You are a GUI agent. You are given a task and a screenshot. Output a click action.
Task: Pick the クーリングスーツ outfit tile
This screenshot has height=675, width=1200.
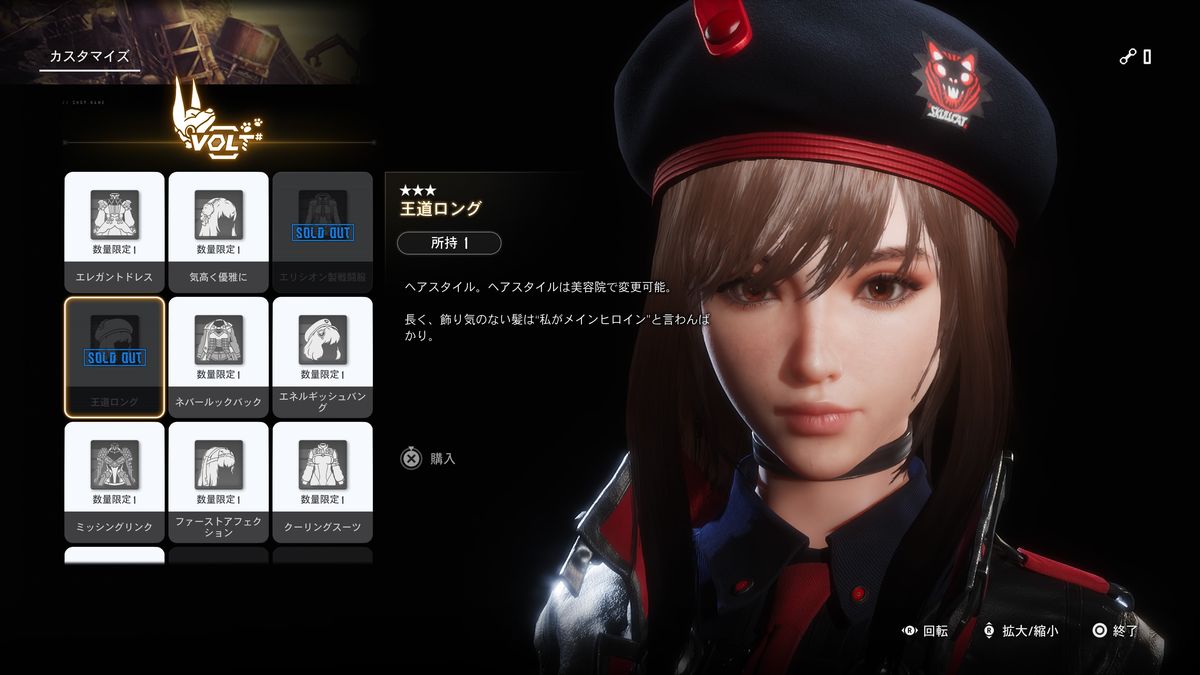click(x=322, y=481)
